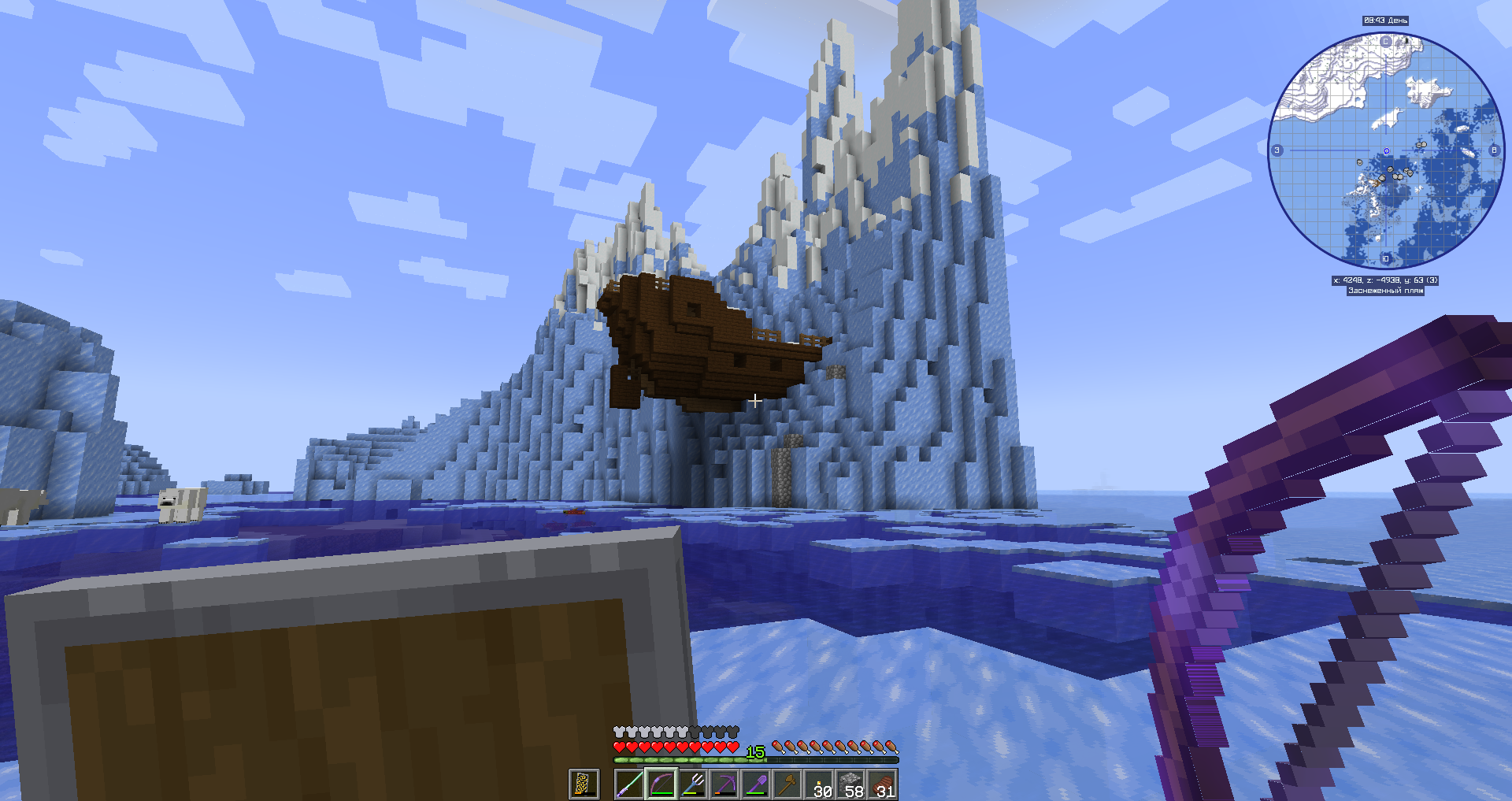Click the west marker on the minimap
The height and width of the screenshot is (801, 1512).
pyautogui.click(x=1277, y=150)
